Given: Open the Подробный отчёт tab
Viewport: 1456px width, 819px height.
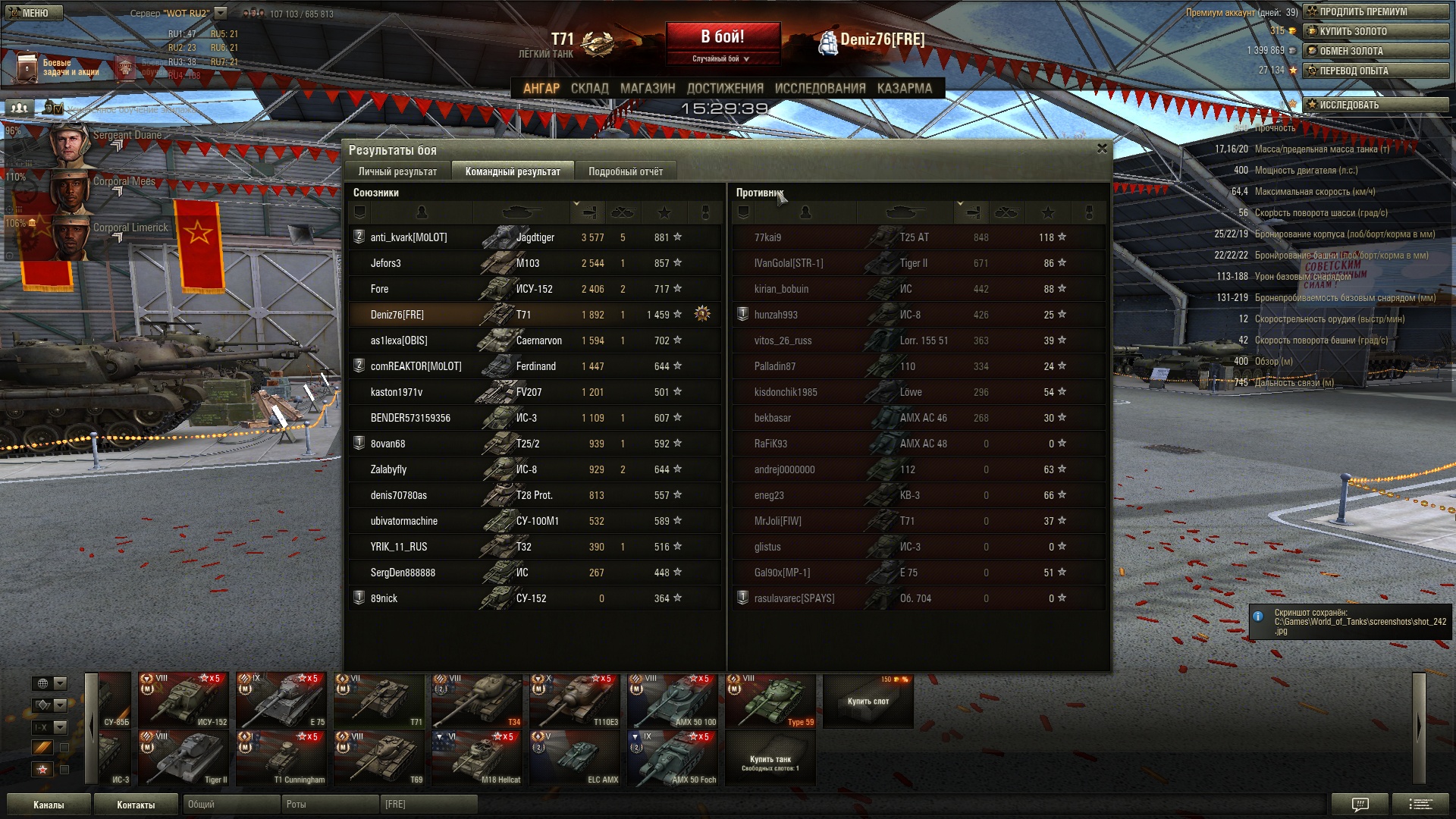Looking at the screenshot, I should pyautogui.click(x=625, y=171).
